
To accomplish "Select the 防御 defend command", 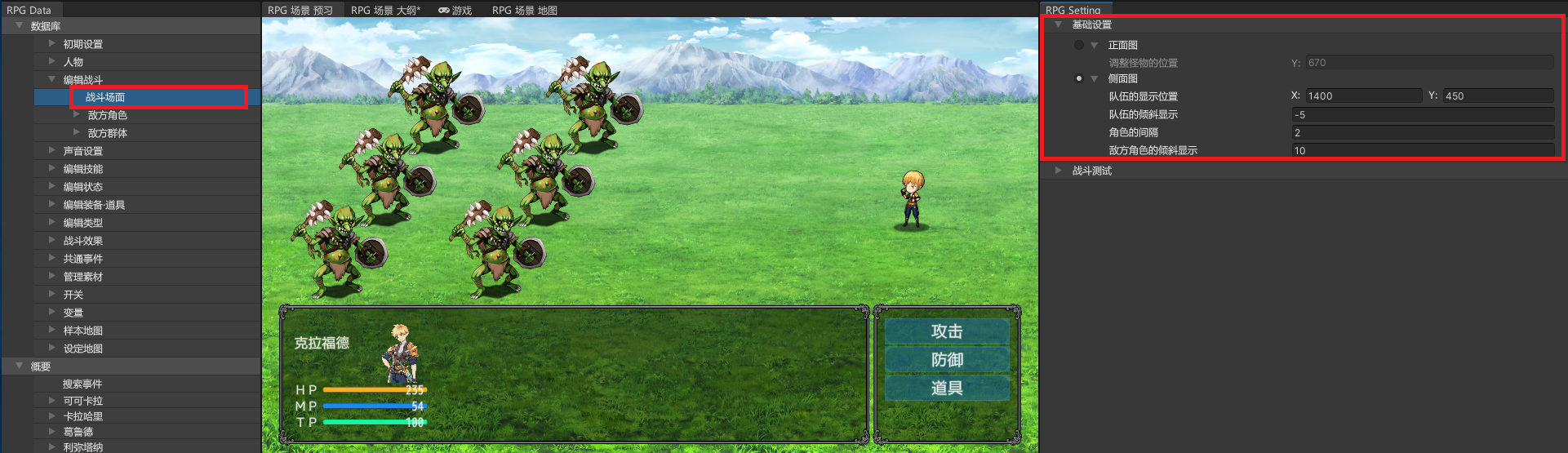I will coord(947,360).
